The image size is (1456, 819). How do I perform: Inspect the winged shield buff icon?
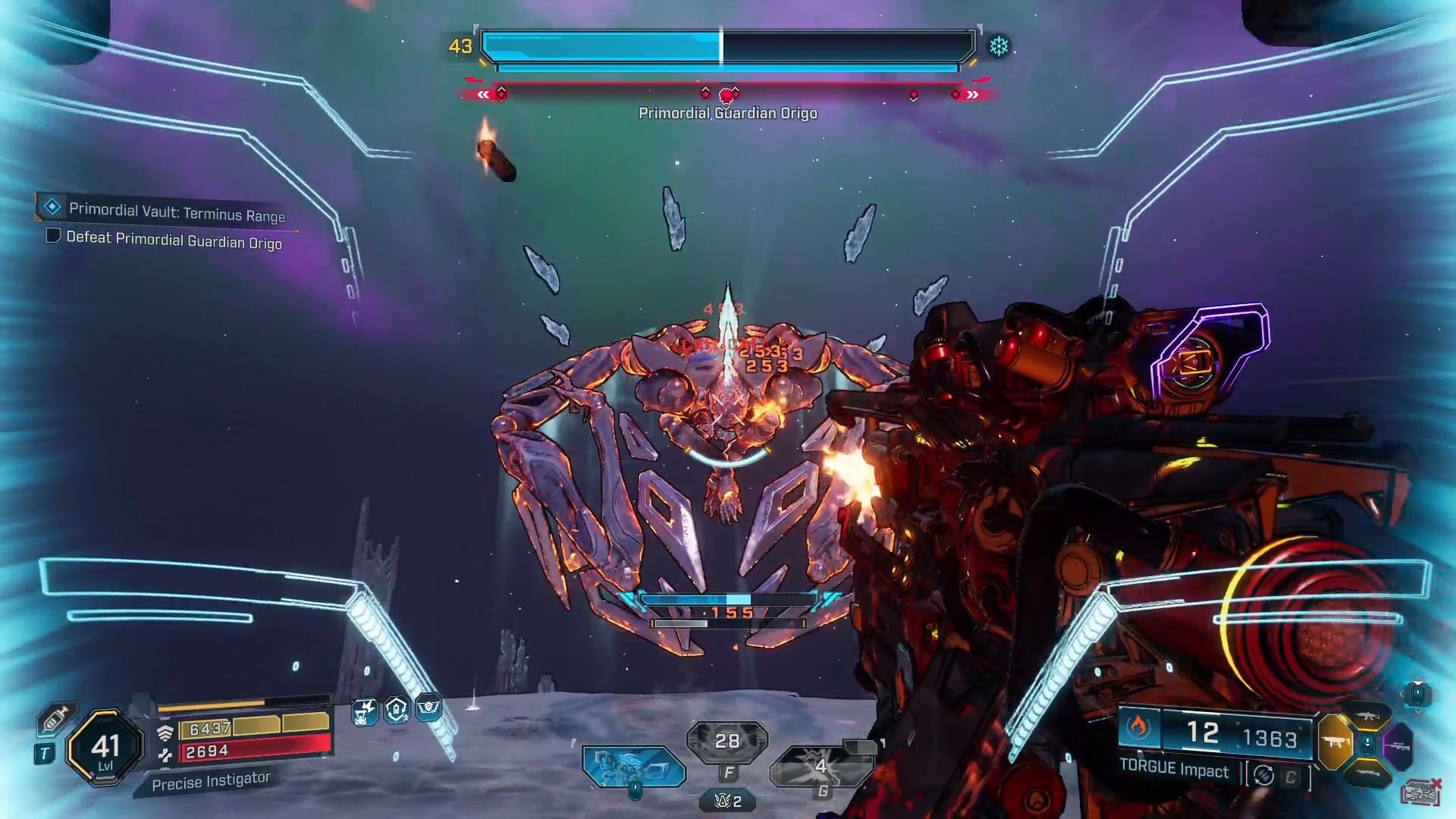click(x=428, y=708)
